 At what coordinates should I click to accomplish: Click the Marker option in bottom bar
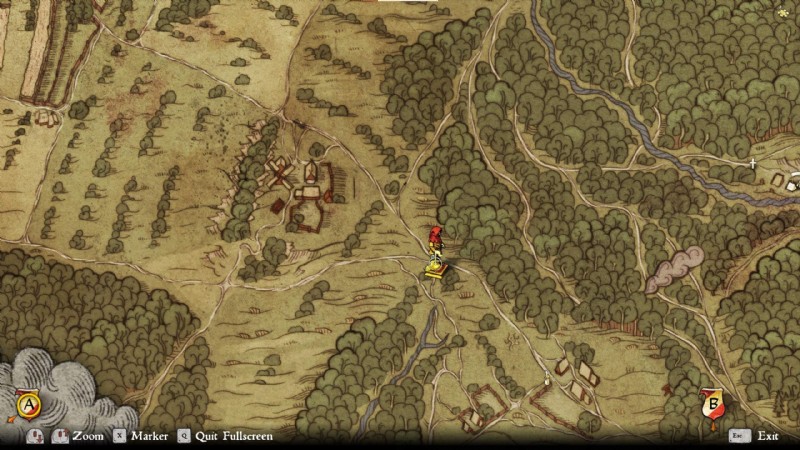pyautogui.click(x=148, y=436)
